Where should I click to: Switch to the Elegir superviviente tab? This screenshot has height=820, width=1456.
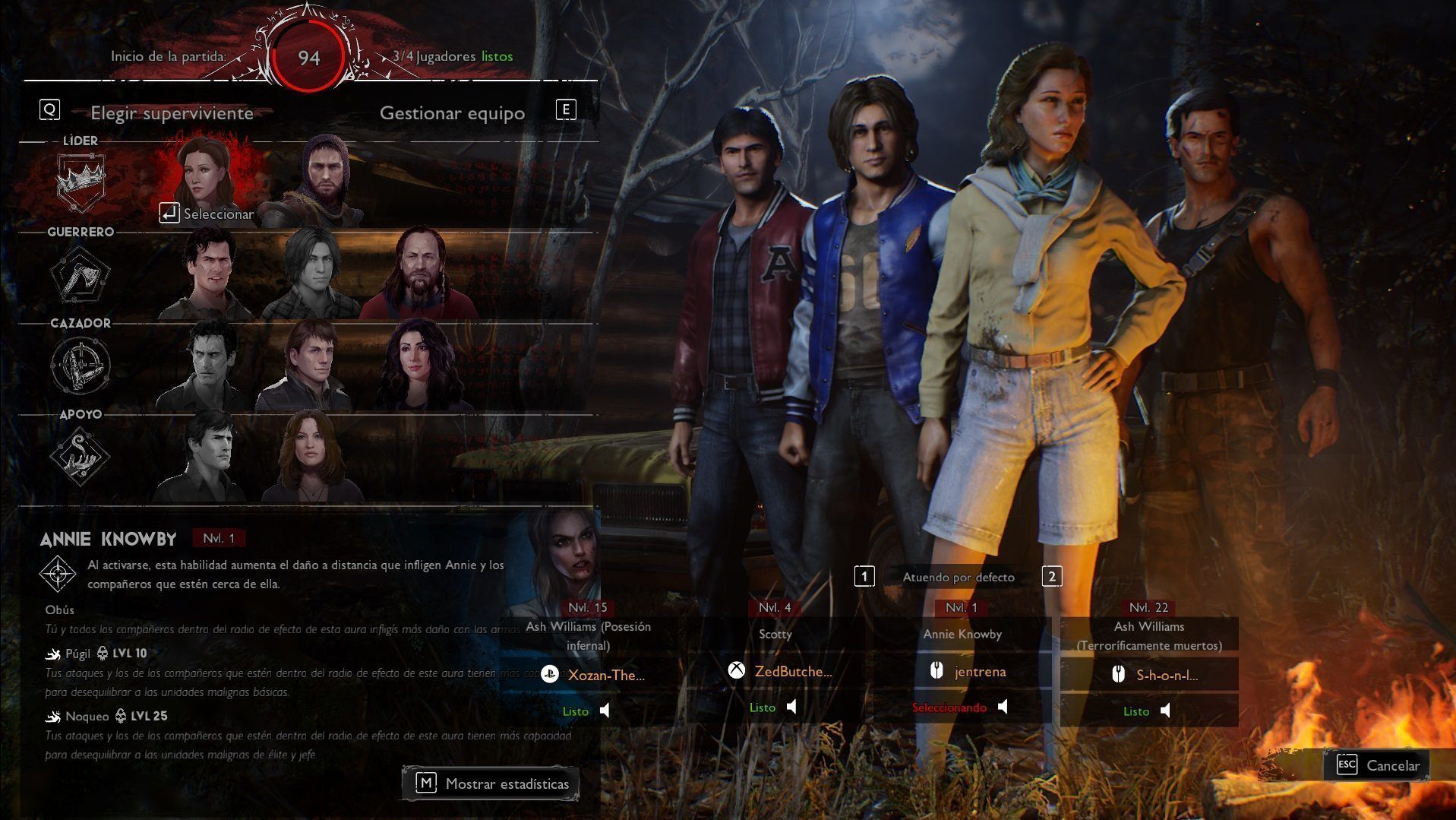[x=172, y=113]
